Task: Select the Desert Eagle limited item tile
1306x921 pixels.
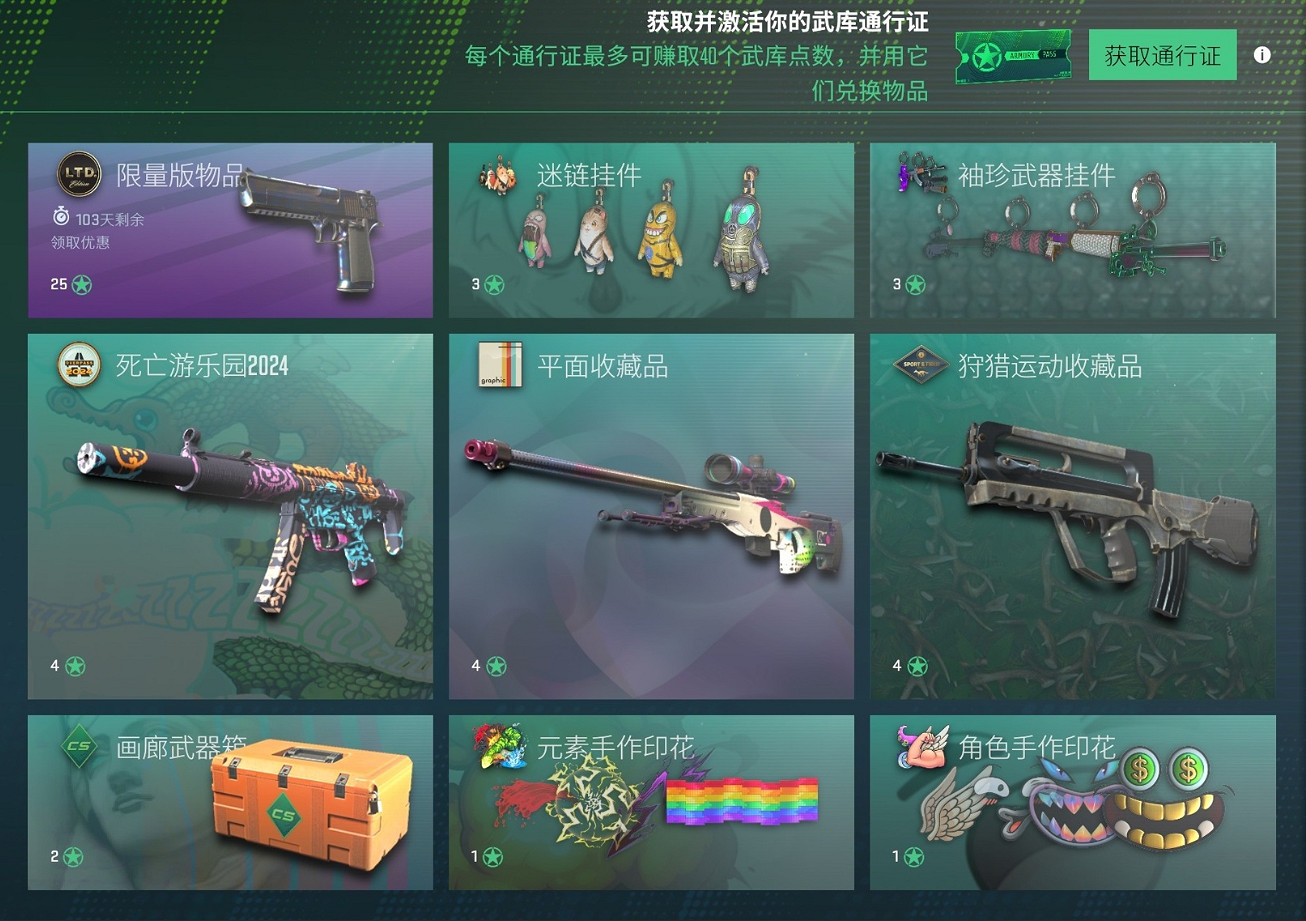Action: [x=230, y=230]
